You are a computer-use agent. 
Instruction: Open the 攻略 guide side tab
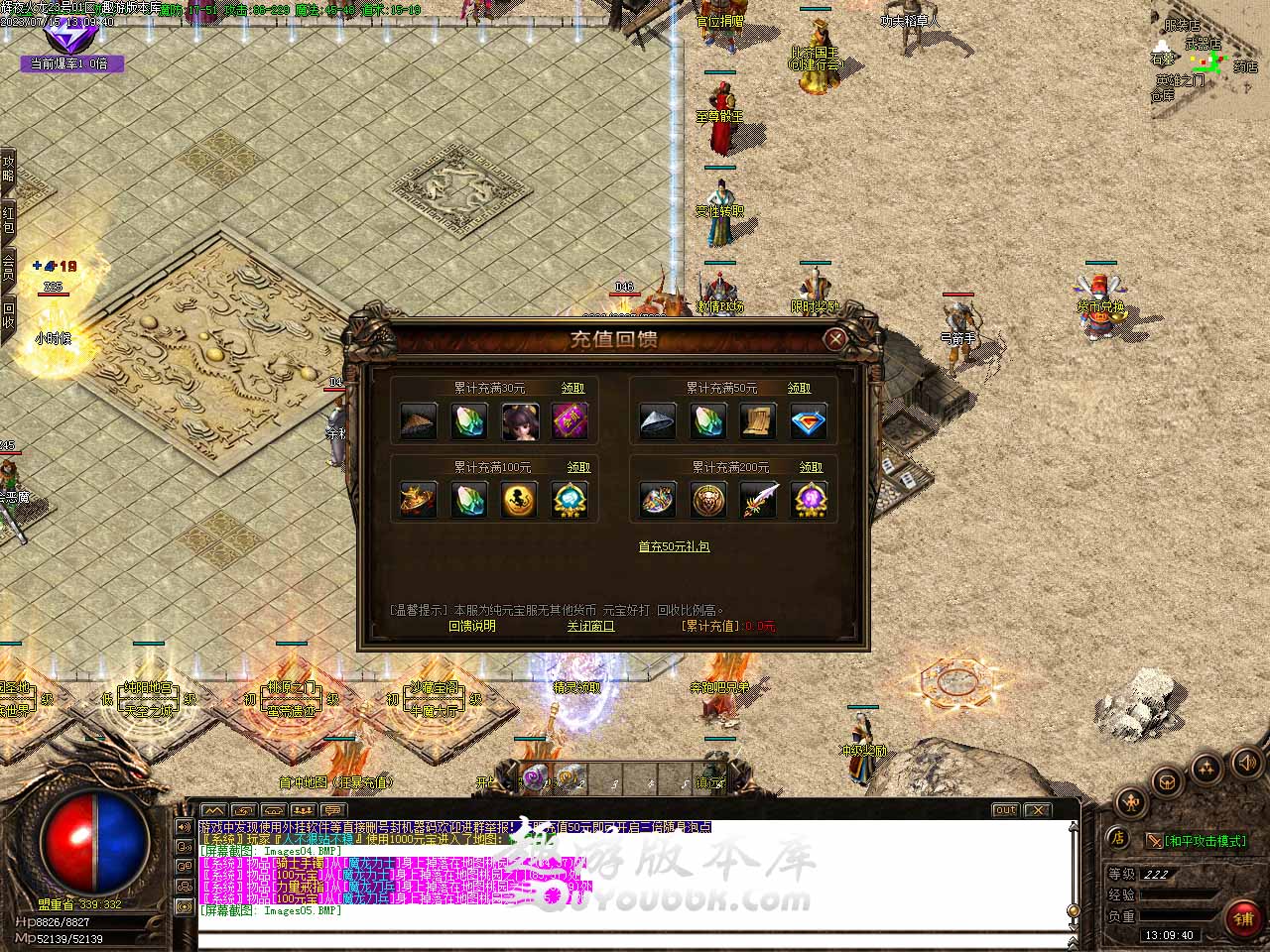pyautogui.click(x=8, y=169)
